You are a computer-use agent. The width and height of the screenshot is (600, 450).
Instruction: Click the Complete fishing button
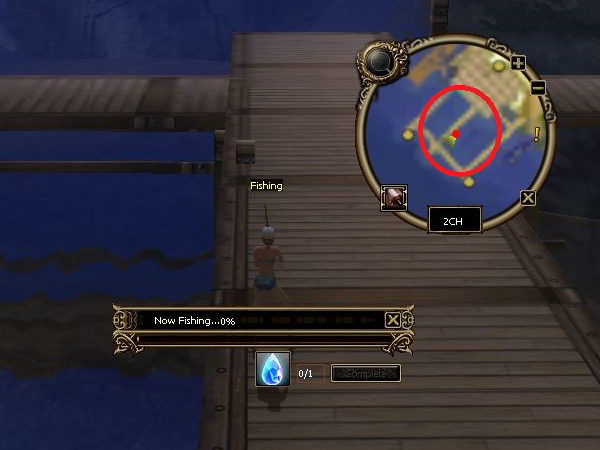pyautogui.click(x=365, y=373)
